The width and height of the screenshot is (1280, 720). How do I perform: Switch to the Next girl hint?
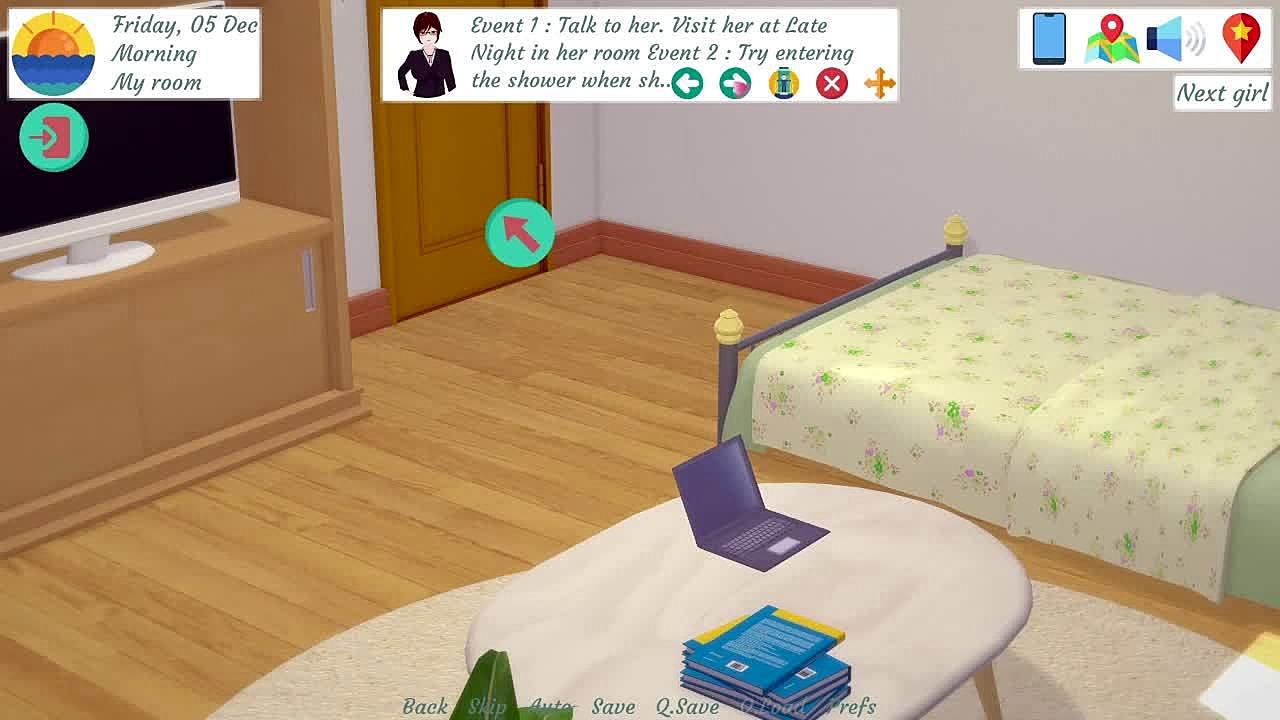[x=1222, y=93]
